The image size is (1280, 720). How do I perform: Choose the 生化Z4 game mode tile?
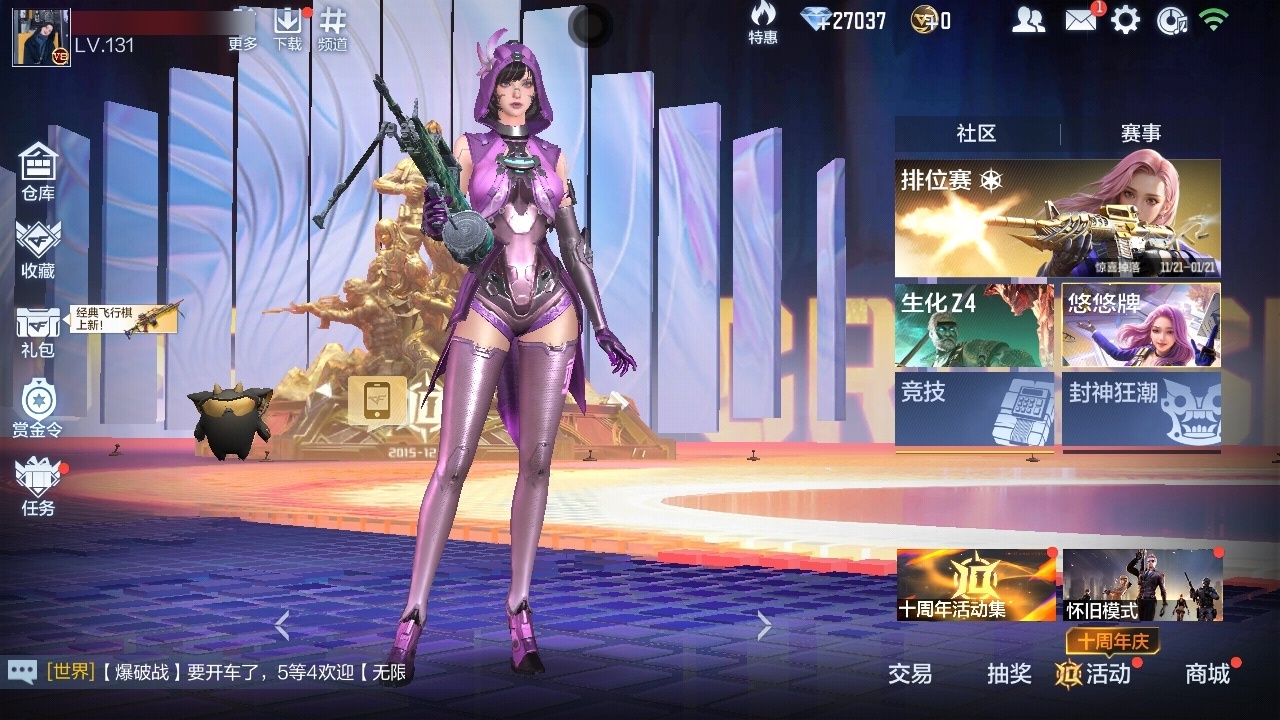[974, 325]
